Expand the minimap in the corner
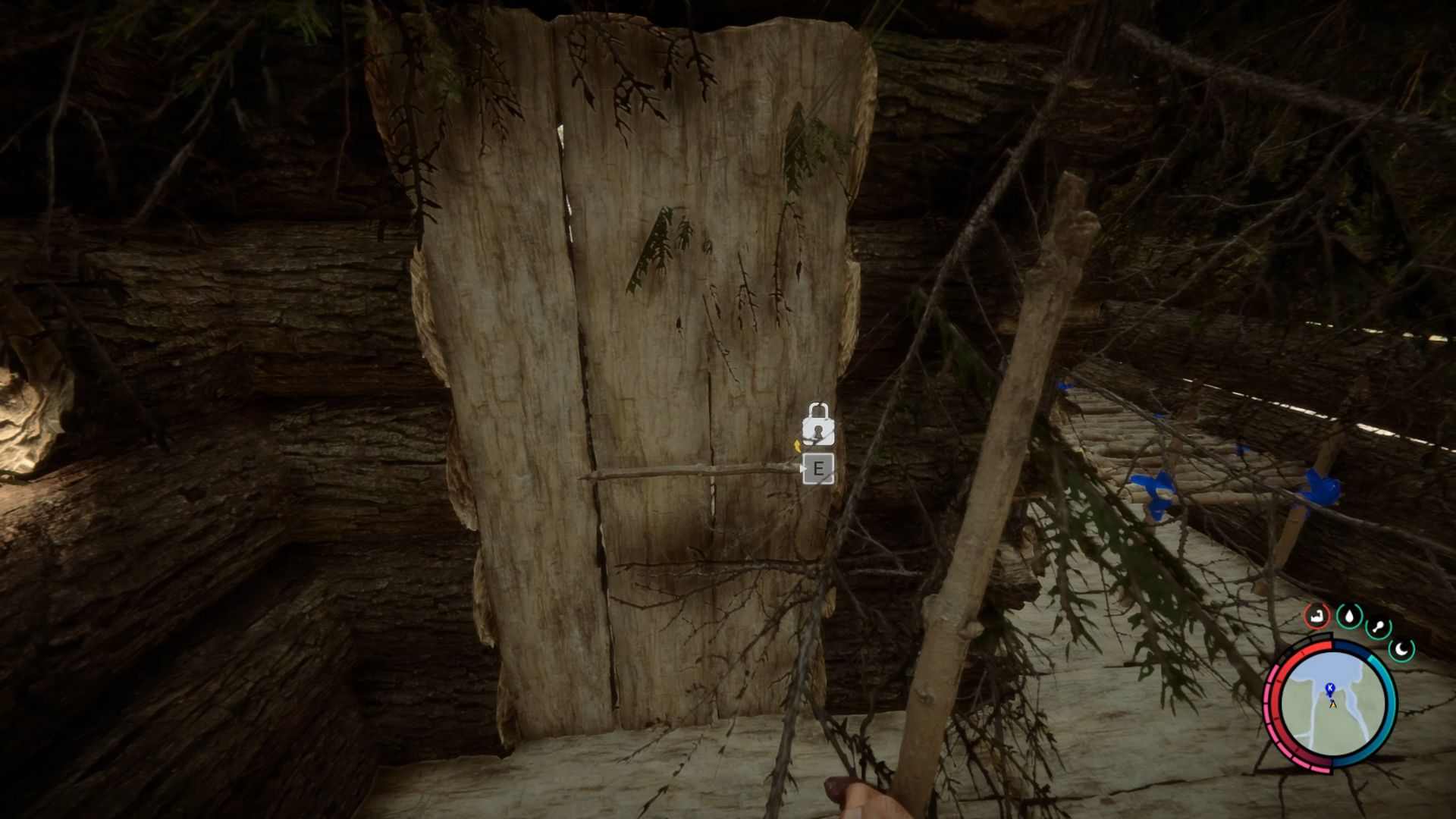 tap(1332, 705)
